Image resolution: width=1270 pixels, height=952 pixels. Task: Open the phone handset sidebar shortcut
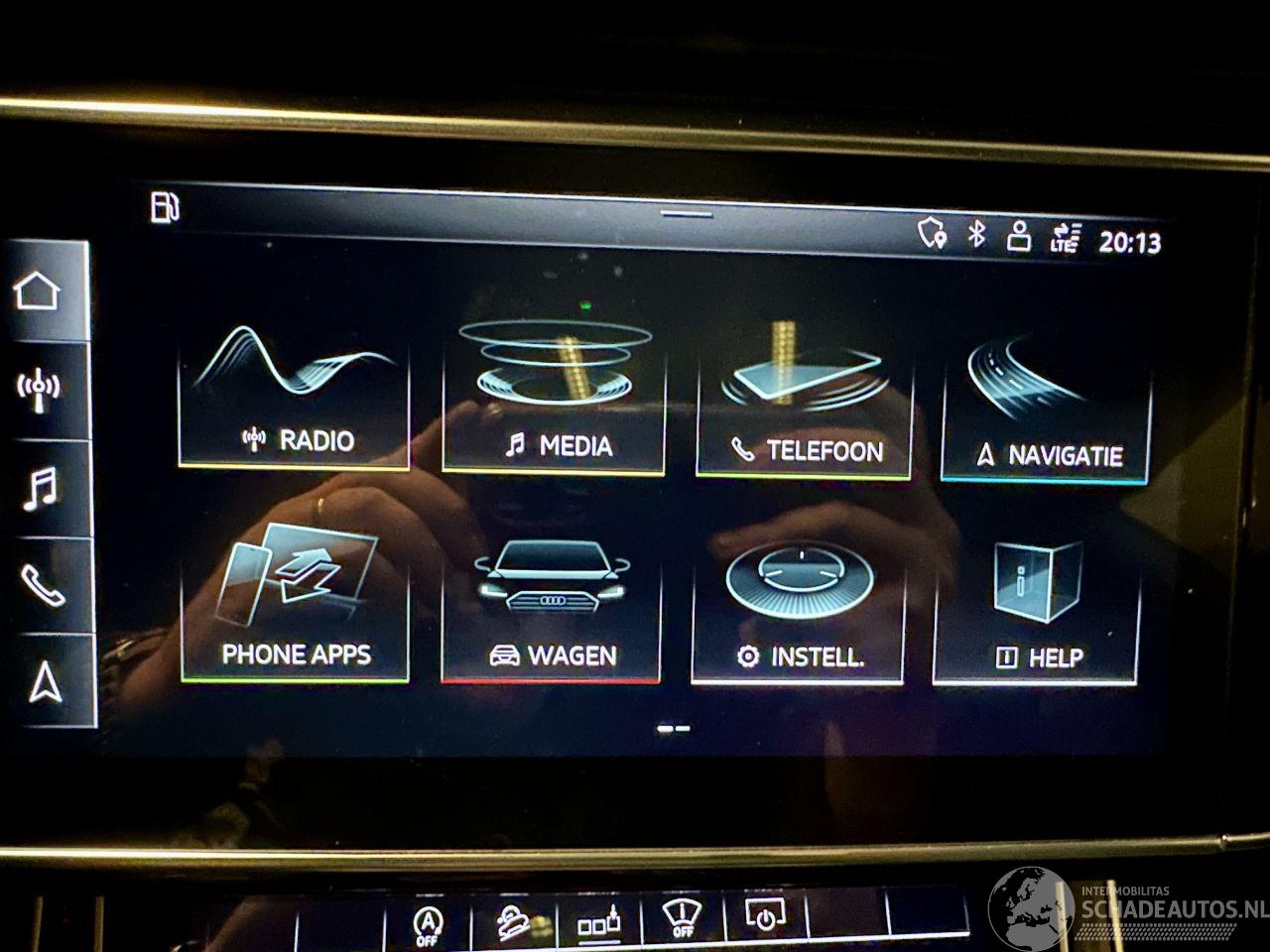(42, 585)
